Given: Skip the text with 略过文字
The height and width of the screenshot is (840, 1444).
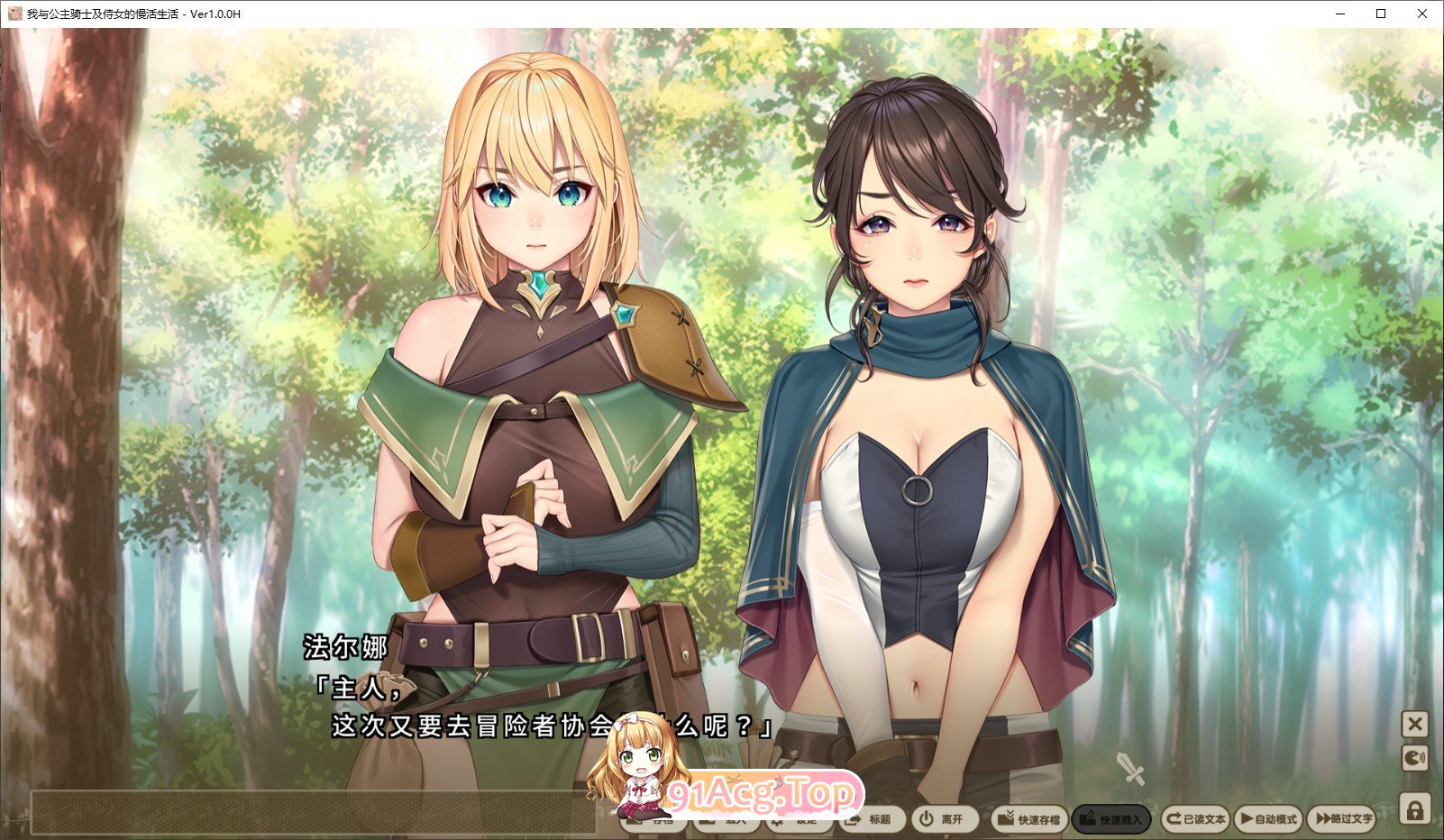Looking at the screenshot, I should [1343, 819].
